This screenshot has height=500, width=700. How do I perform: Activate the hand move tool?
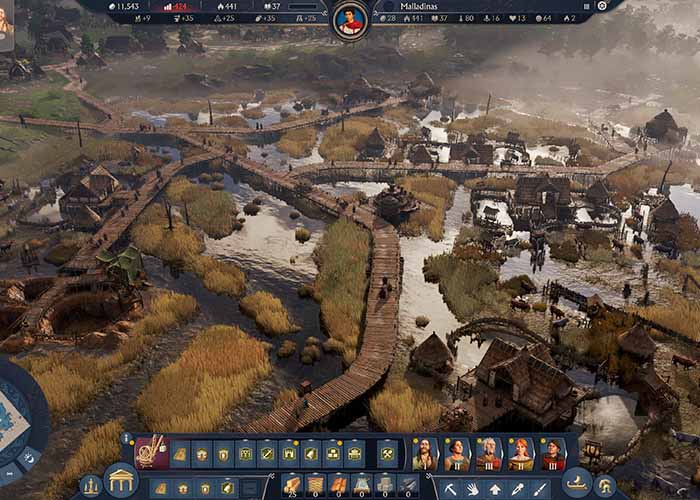473,489
